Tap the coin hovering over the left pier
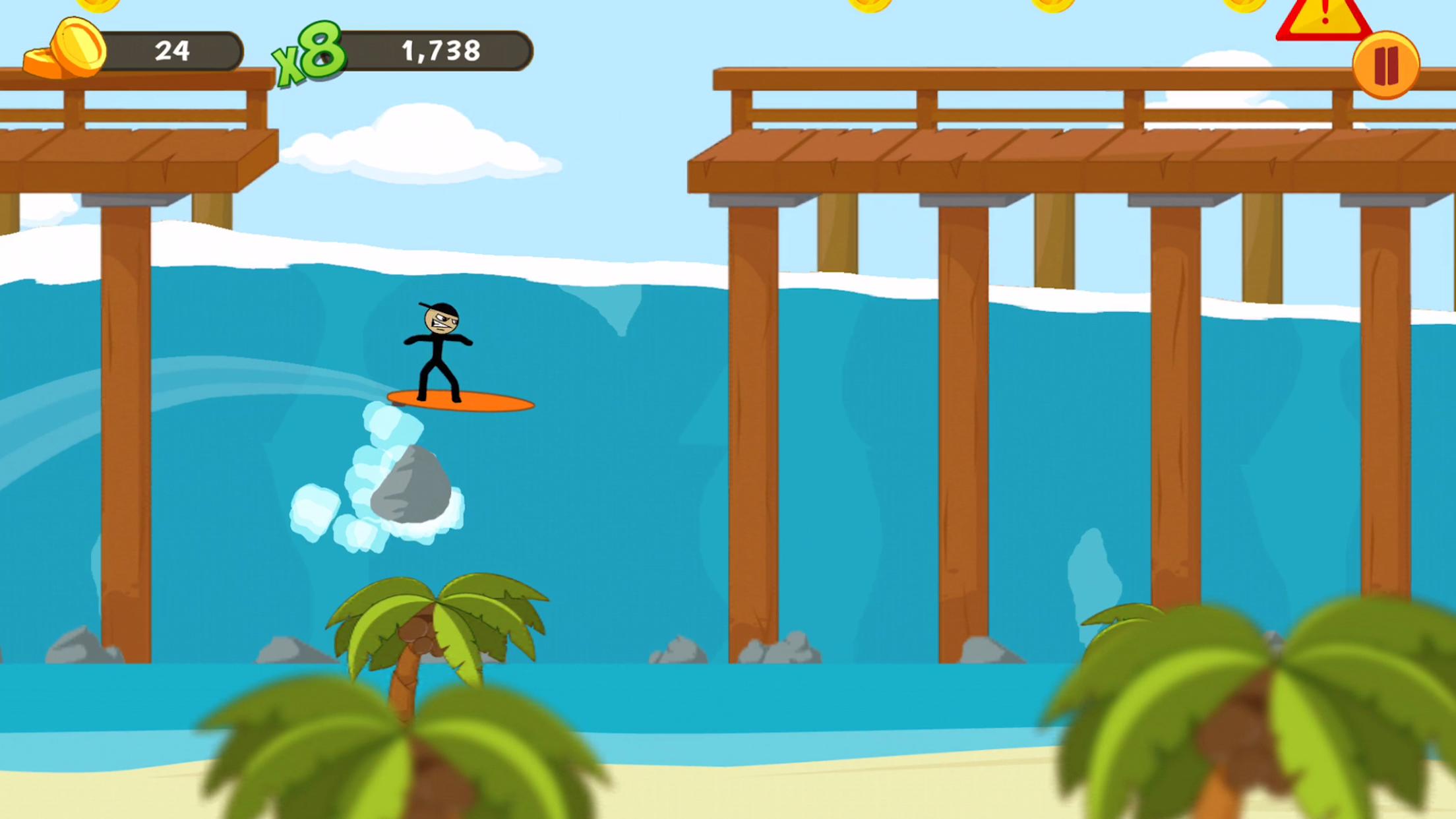 [98, 7]
